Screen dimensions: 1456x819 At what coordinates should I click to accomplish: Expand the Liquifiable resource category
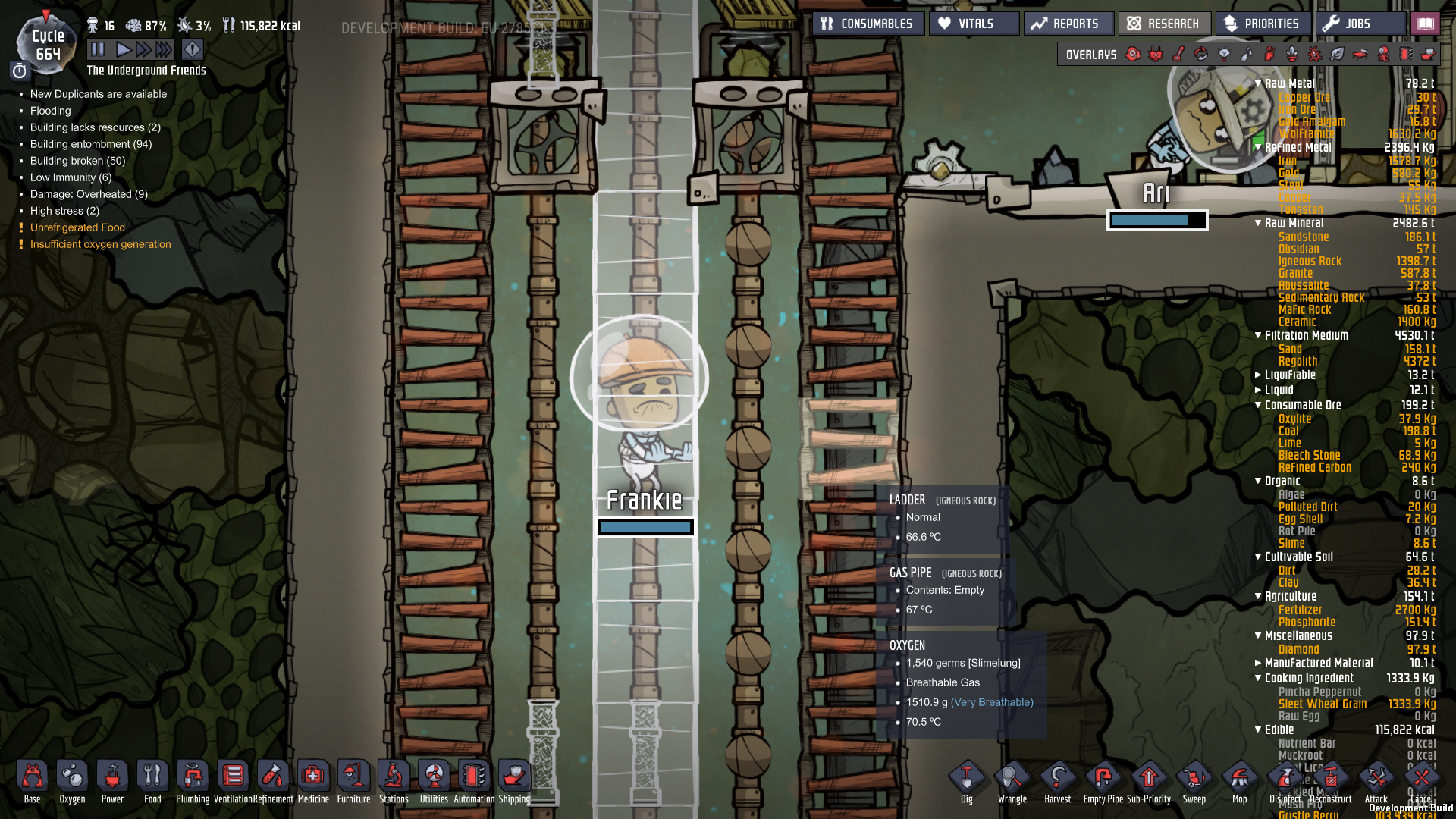click(x=1259, y=375)
